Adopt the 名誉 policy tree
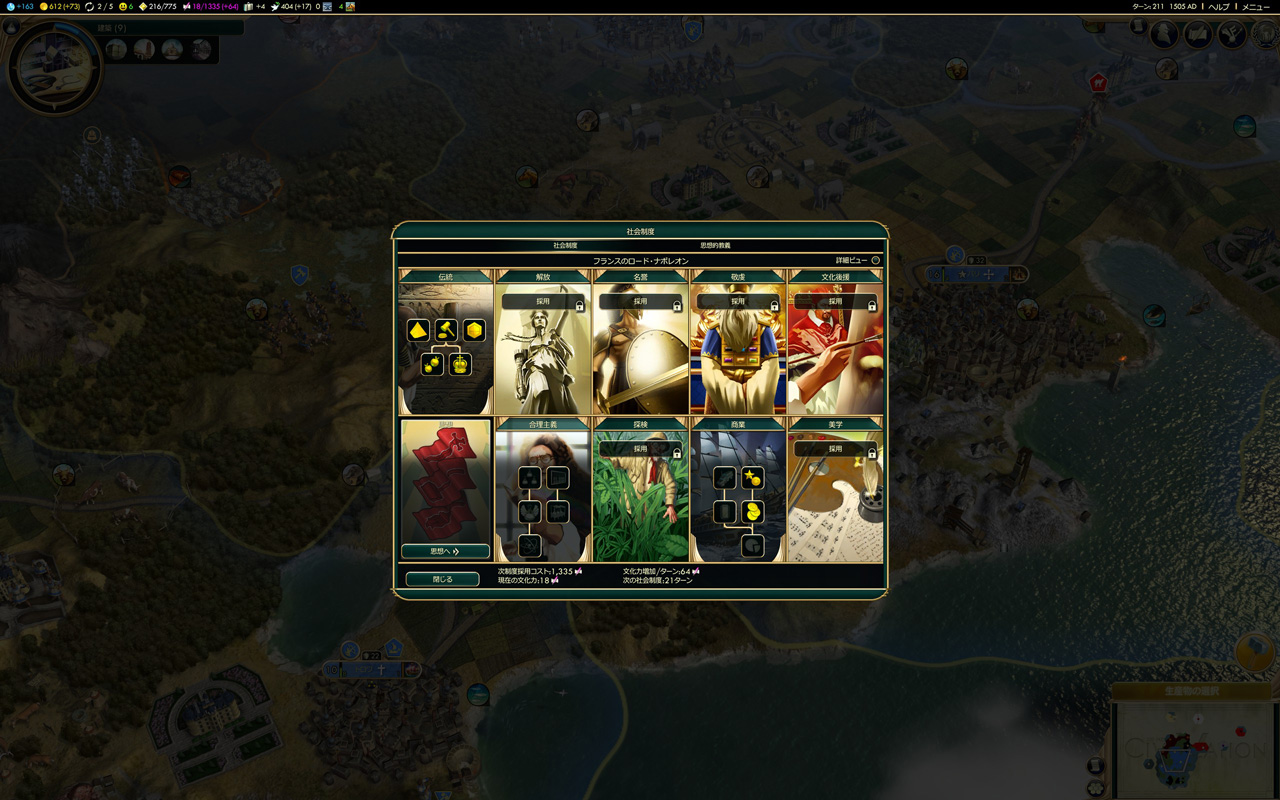 pyautogui.click(x=640, y=301)
